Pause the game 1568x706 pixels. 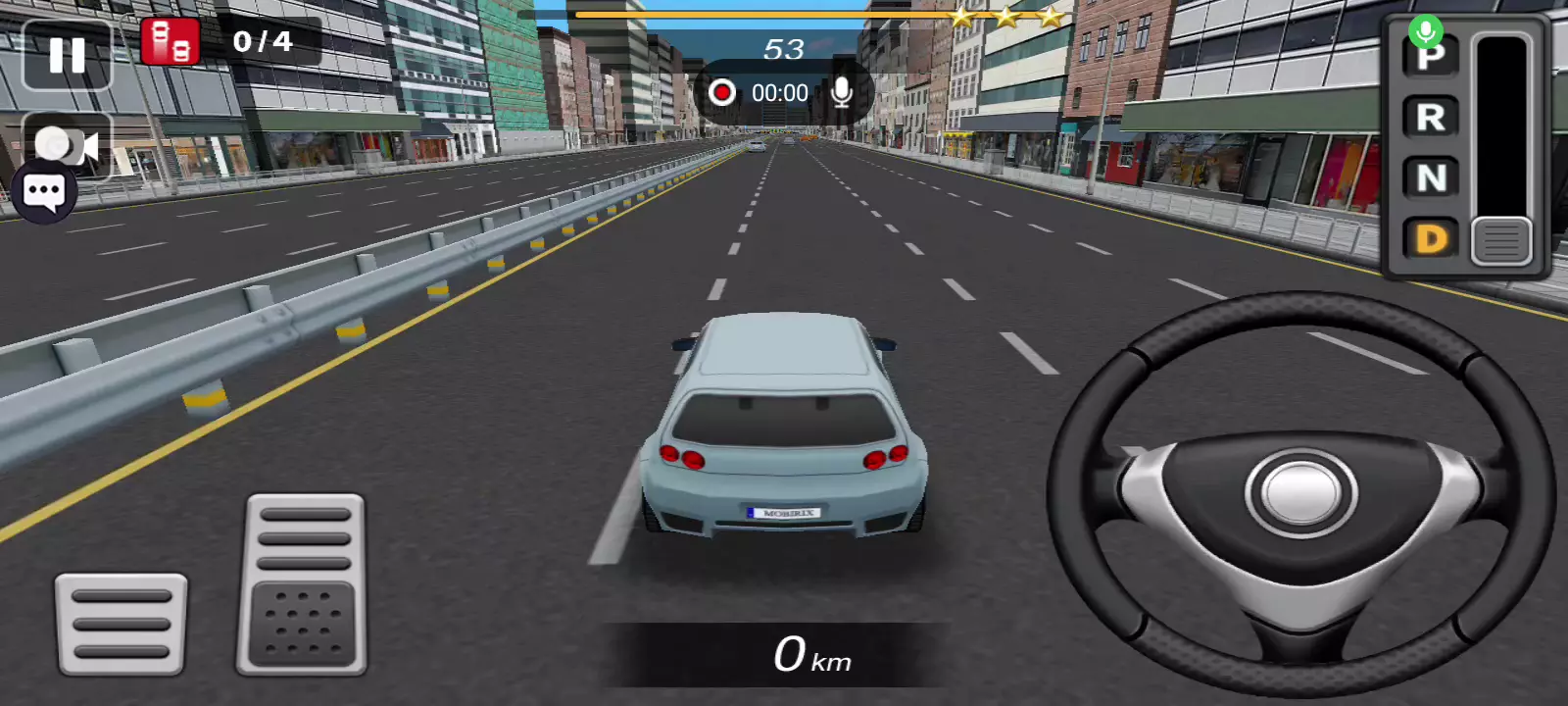pyautogui.click(x=67, y=55)
